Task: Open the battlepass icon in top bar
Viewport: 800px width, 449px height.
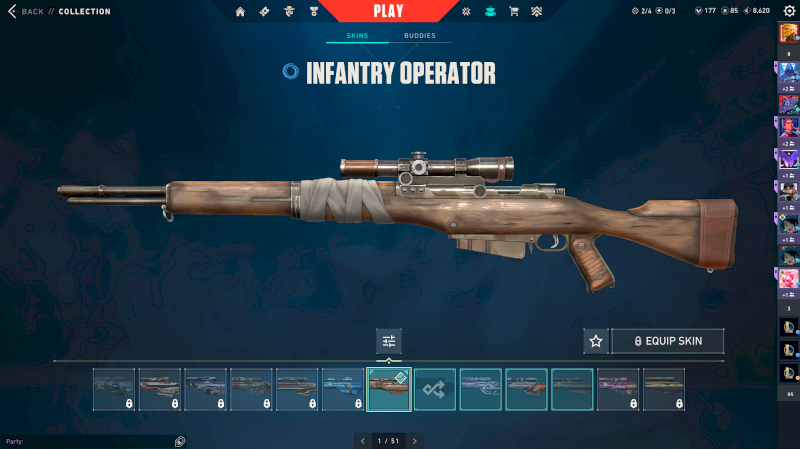Action: (264, 12)
